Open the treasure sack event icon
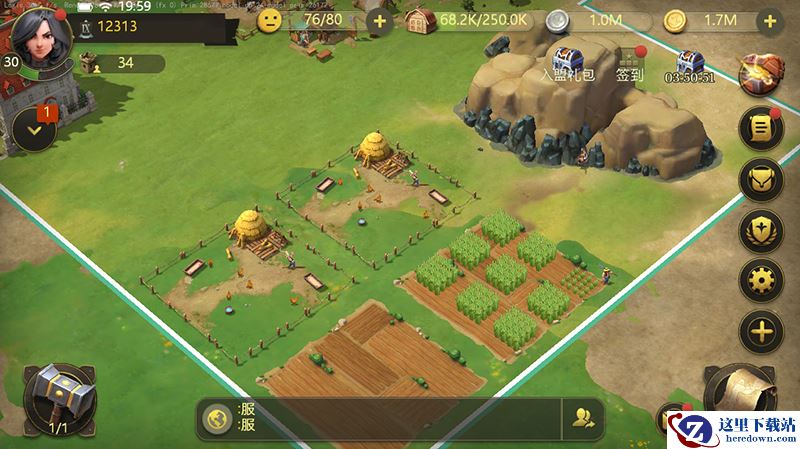 [x=761, y=72]
